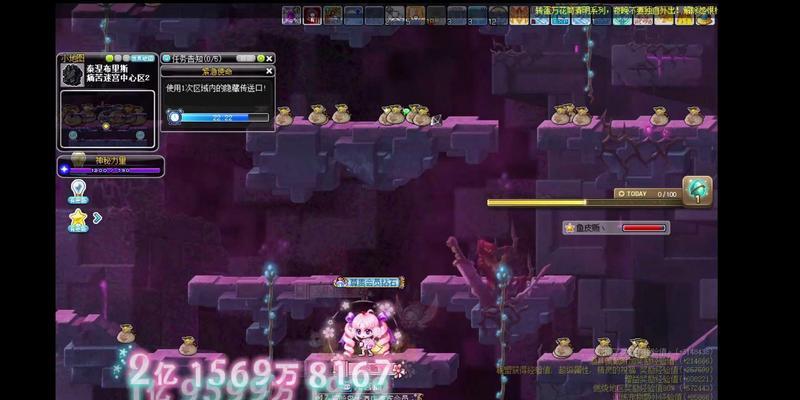800x400 pixels.
Task: Click the teal gem reward icon
Action: click(x=697, y=191)
